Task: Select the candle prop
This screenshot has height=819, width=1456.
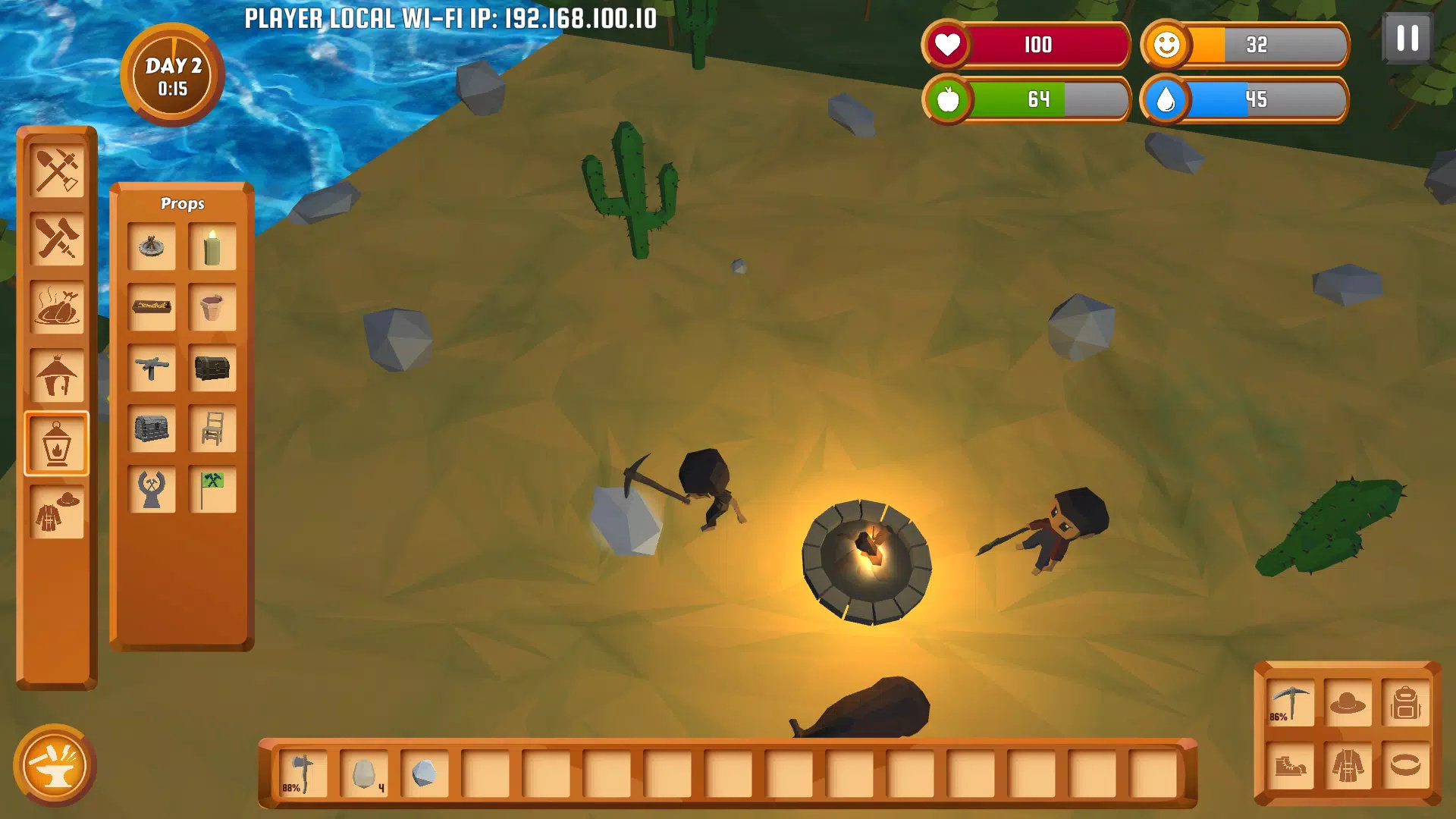Action: [x=212, y=246]
